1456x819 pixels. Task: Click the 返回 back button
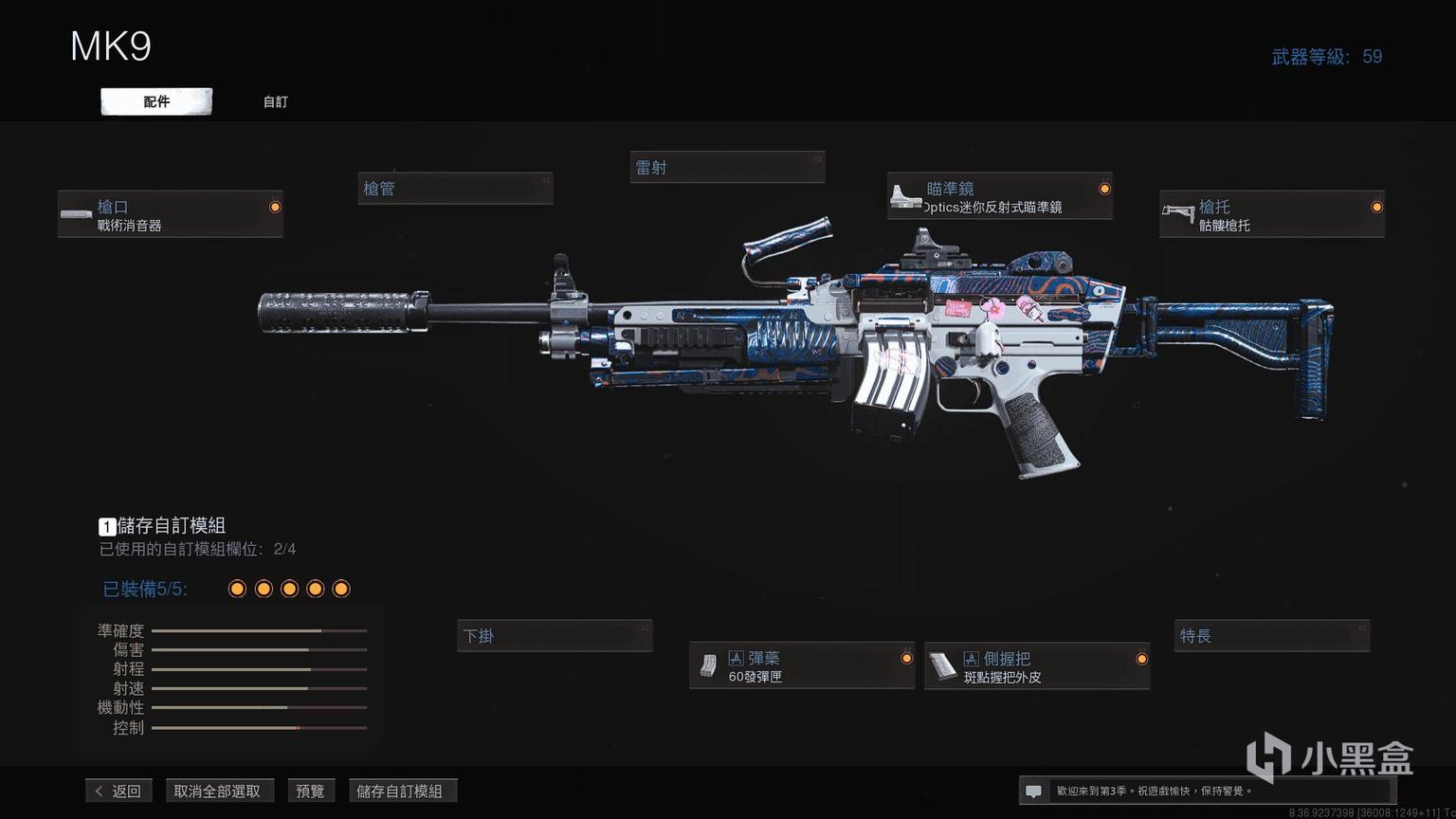click(118, 791)
